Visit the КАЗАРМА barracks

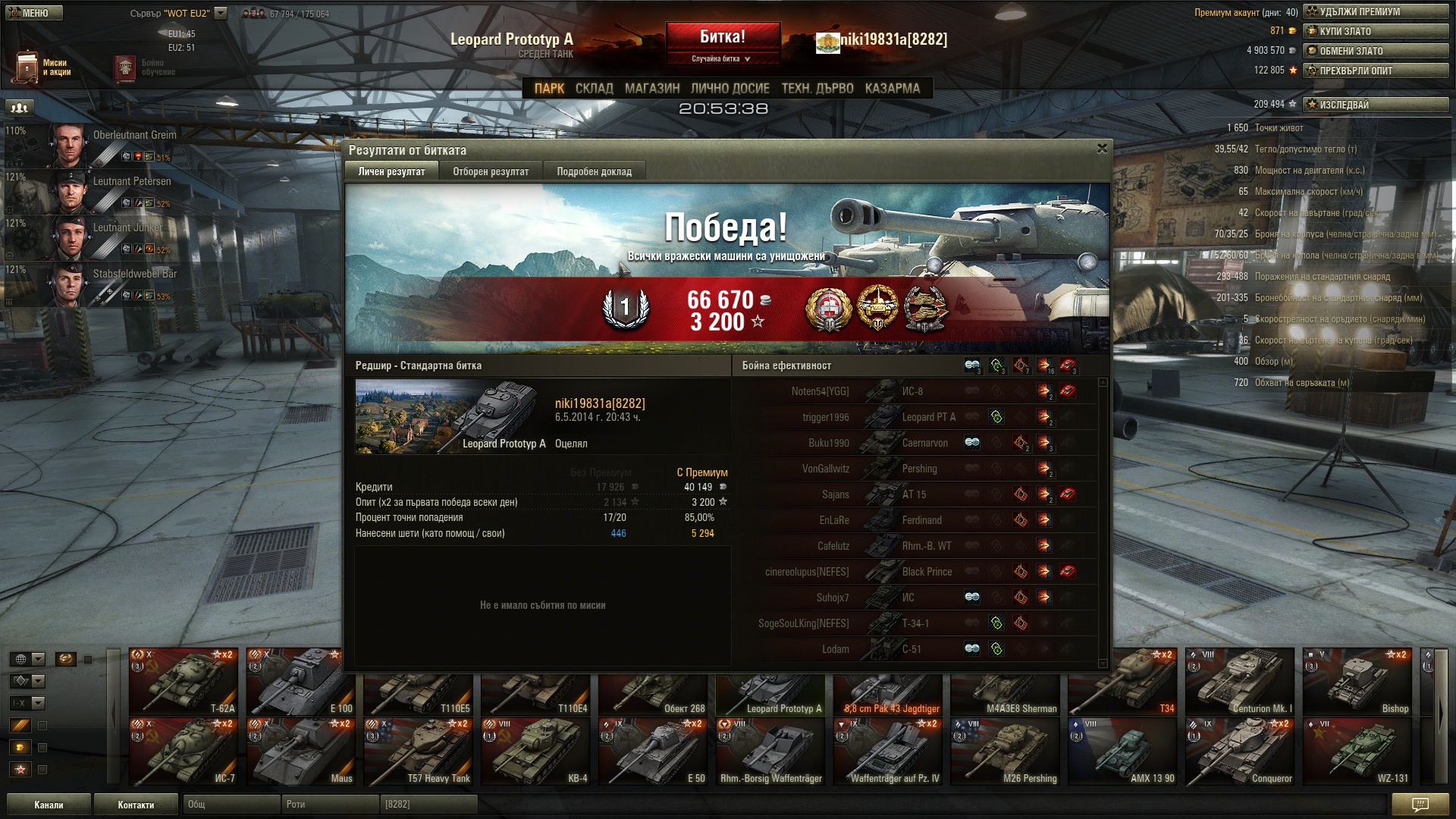coord(892,89)
